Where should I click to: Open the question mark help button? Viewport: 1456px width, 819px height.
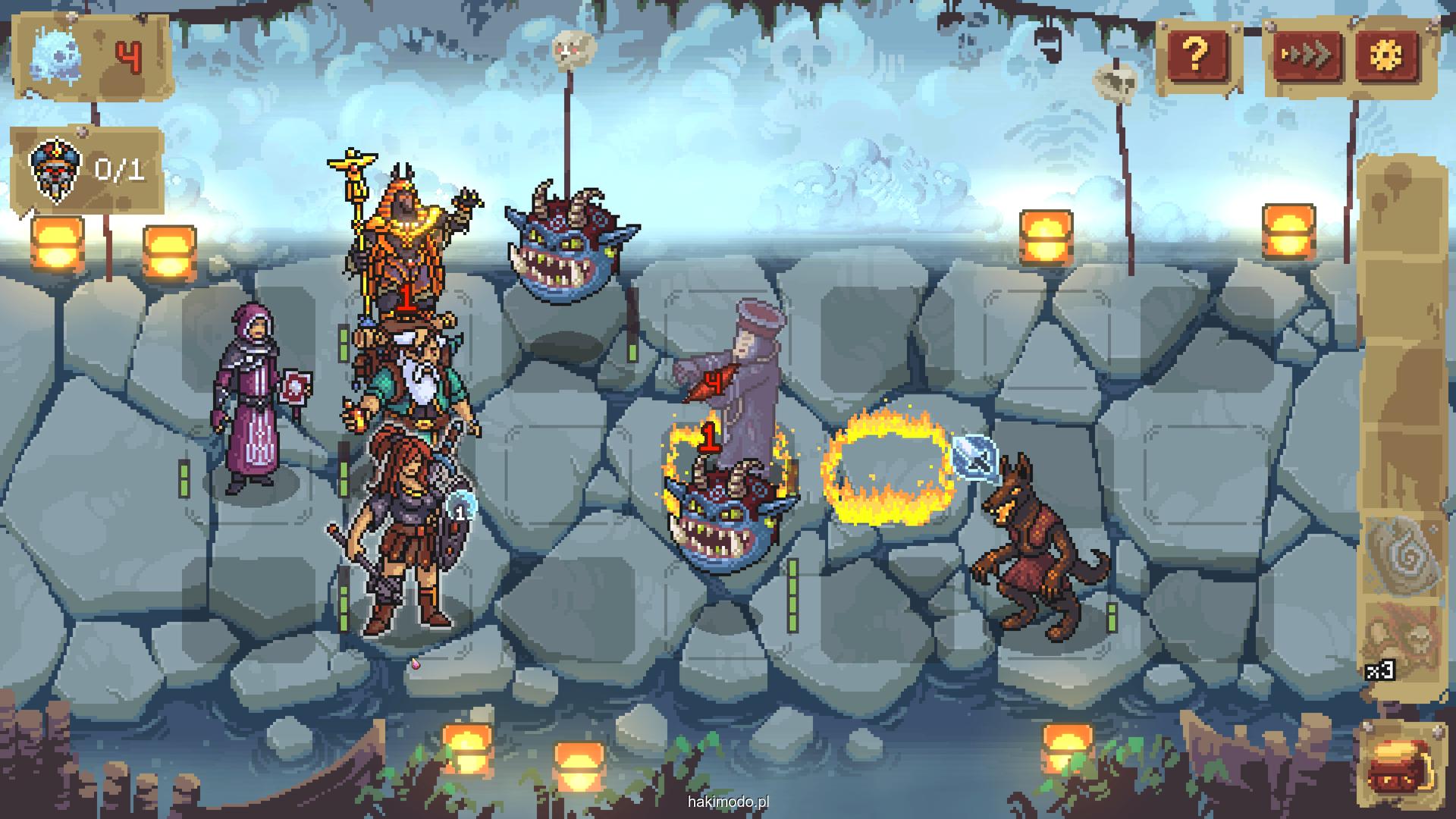click(x=1196, y=55)
